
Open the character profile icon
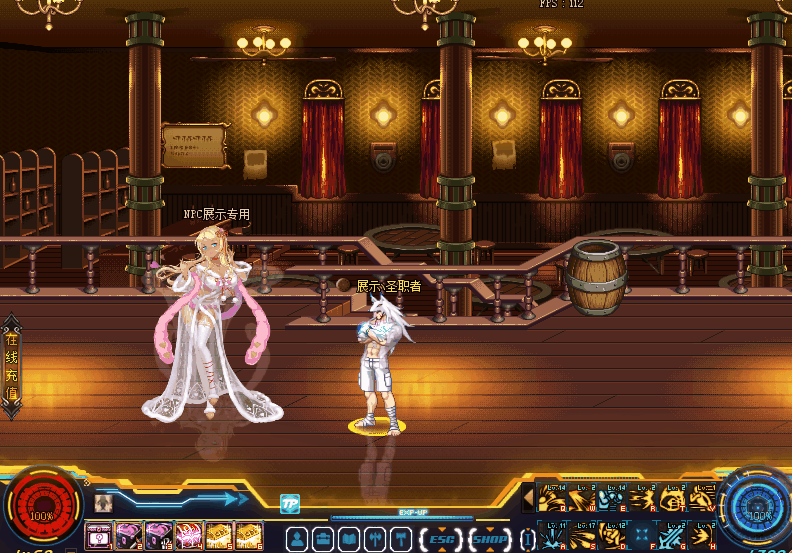click(297, 540)
